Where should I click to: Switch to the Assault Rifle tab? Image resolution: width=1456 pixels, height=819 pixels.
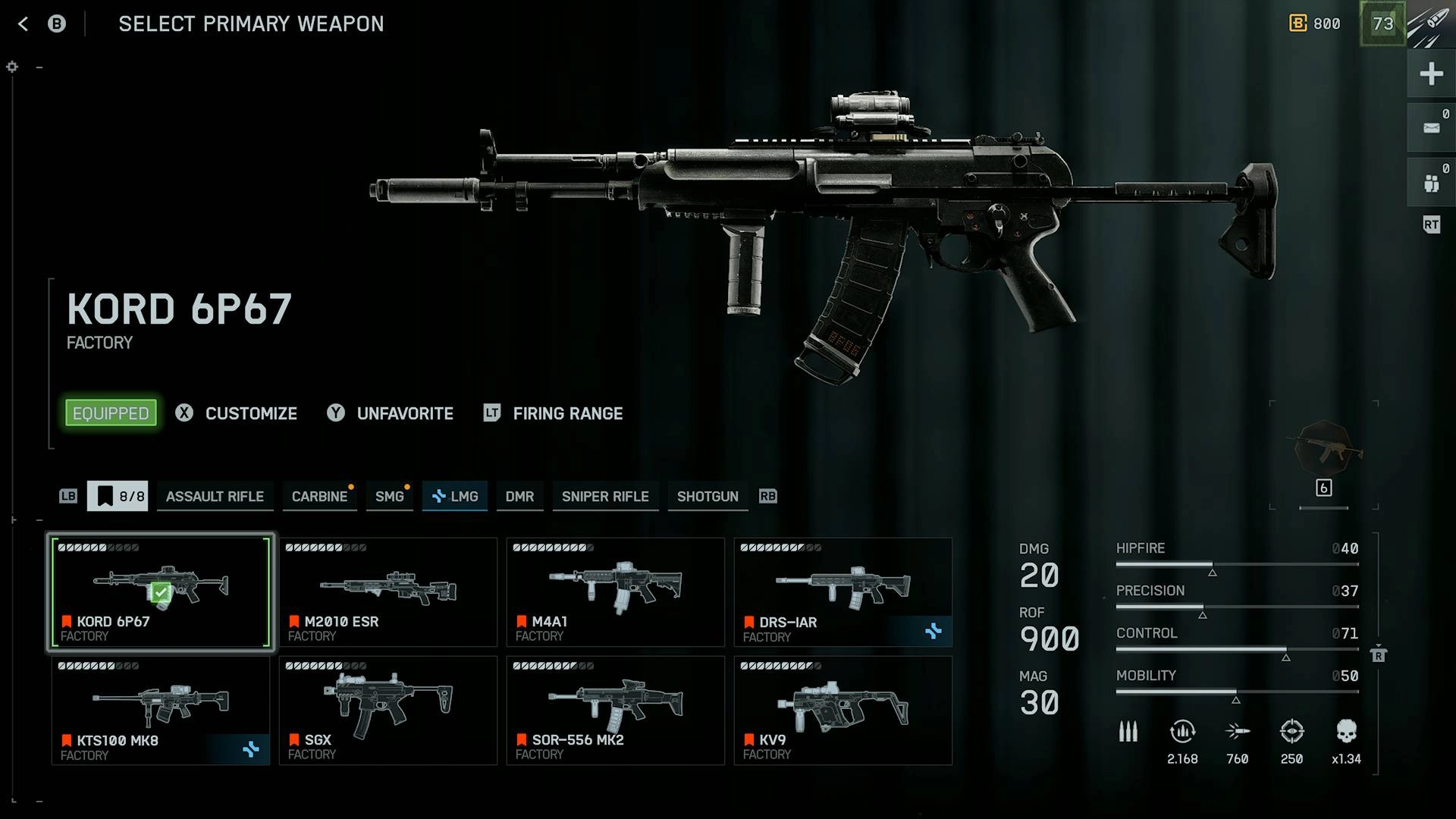215,497
